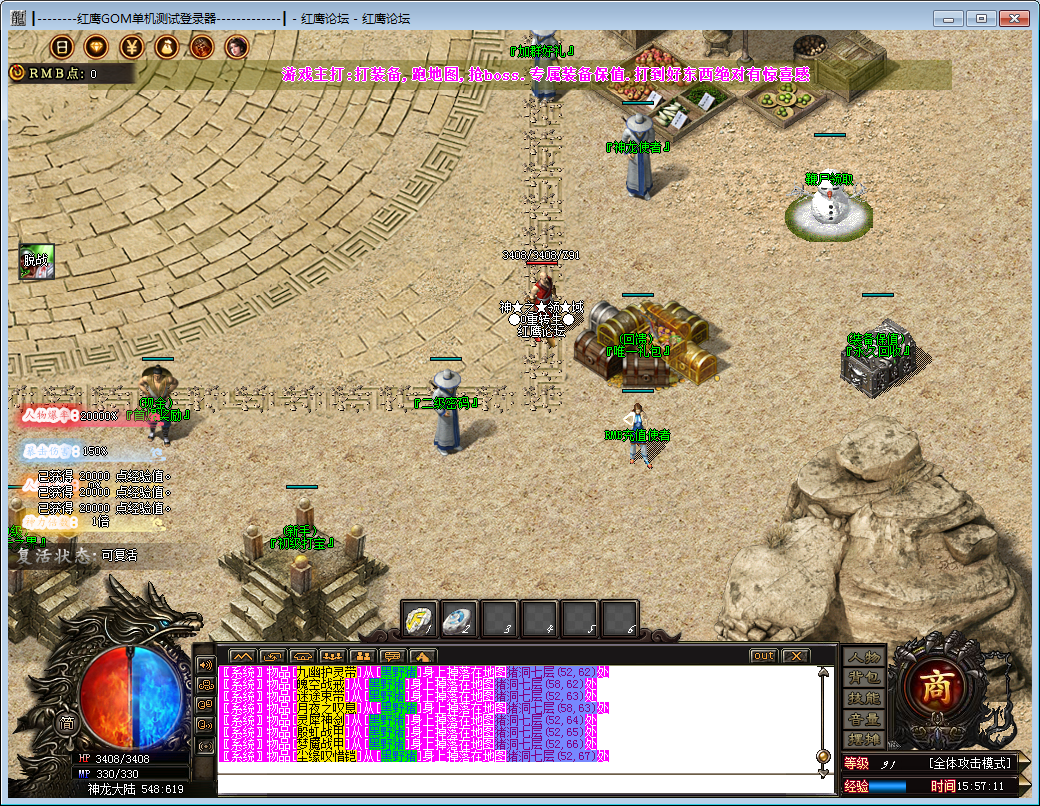Open the 摆摊 stall button

pos(864,739)
